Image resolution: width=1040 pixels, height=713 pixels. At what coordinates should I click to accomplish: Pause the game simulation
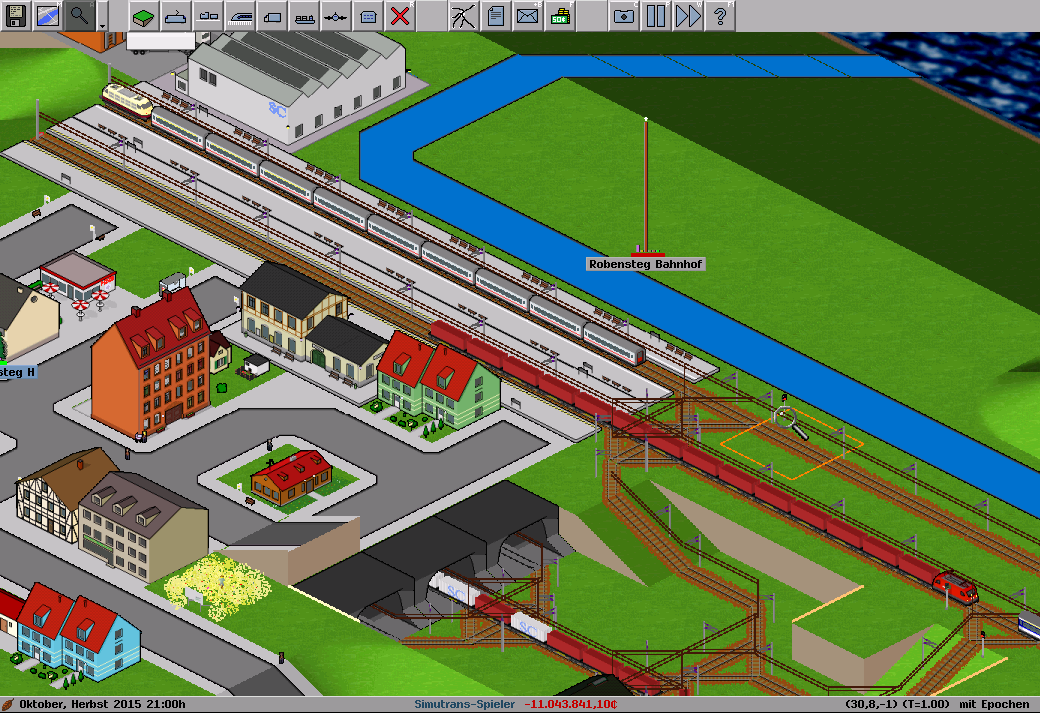(x=656, y=15)
